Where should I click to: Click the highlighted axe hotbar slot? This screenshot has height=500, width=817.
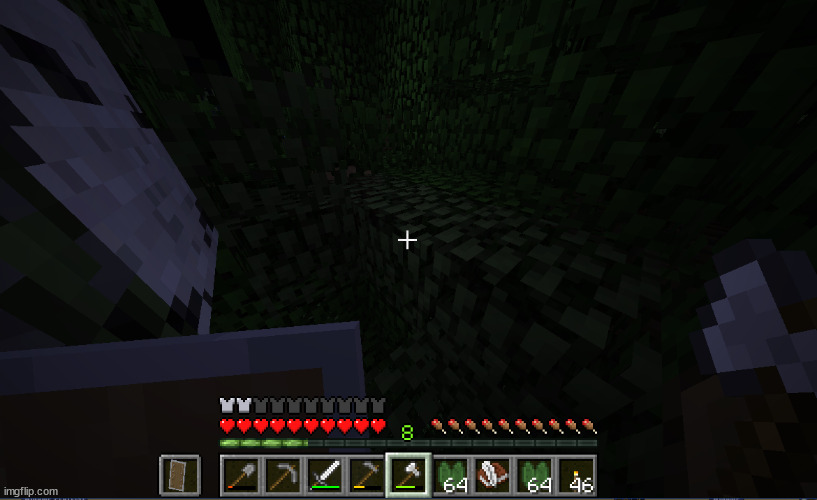coord(408,474)
